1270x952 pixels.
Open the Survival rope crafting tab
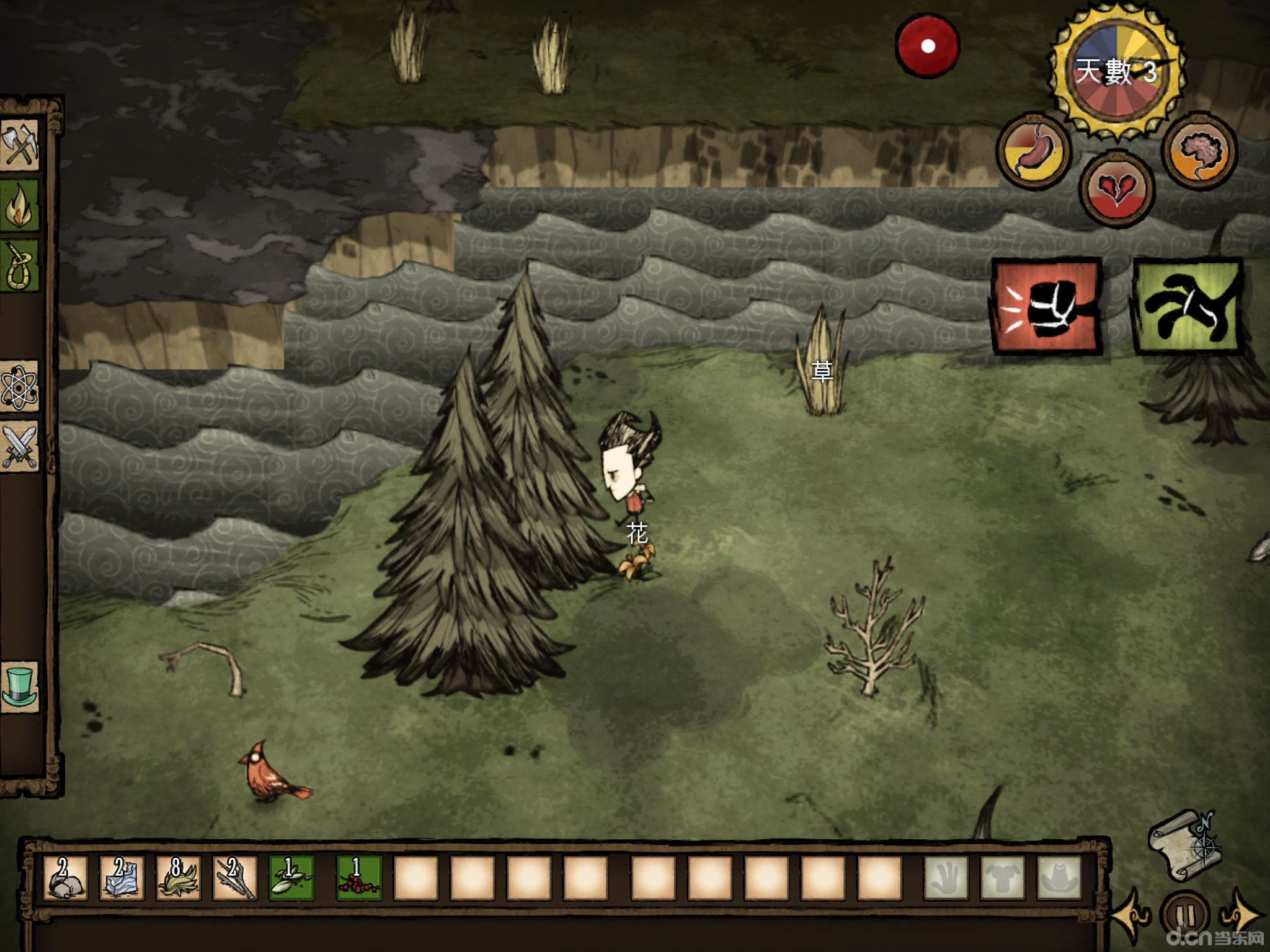point(20,265)
